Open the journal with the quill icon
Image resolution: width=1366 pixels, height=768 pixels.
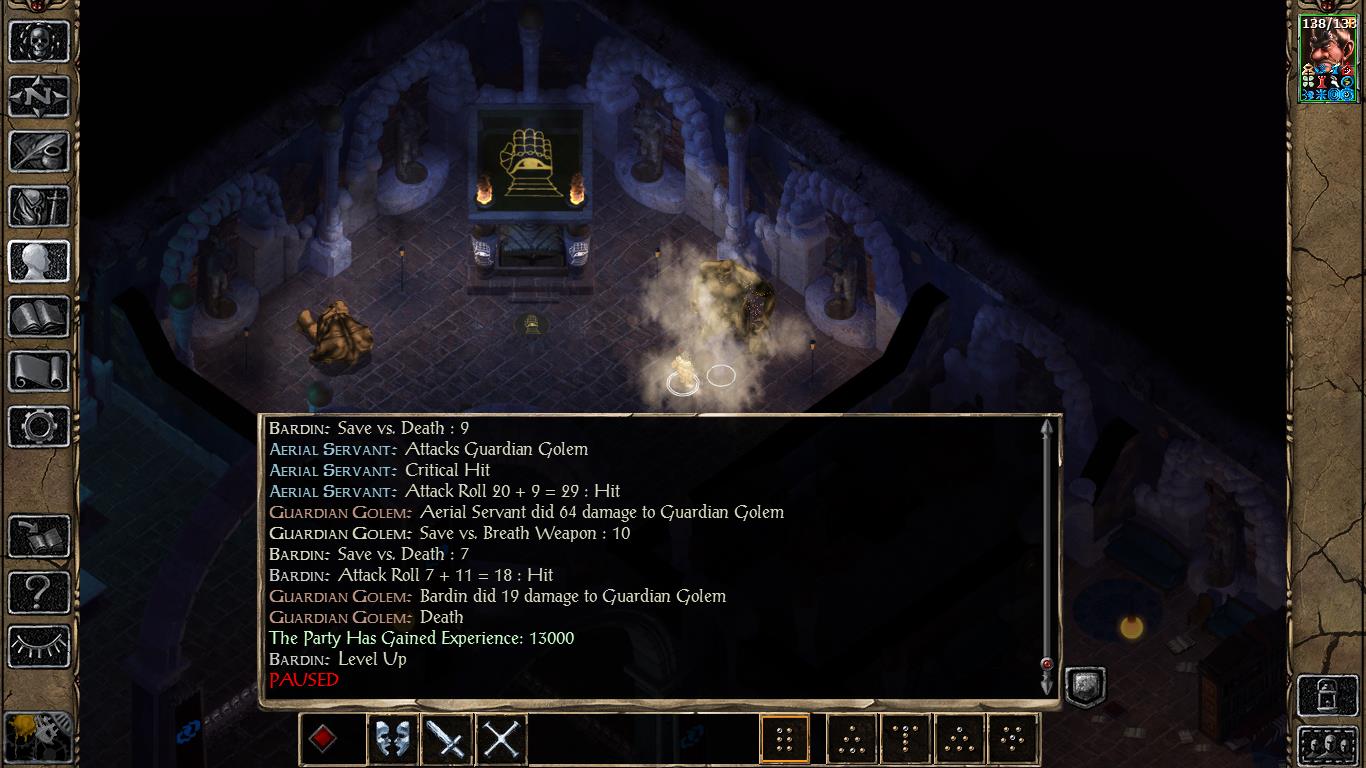tap(39, 152)
